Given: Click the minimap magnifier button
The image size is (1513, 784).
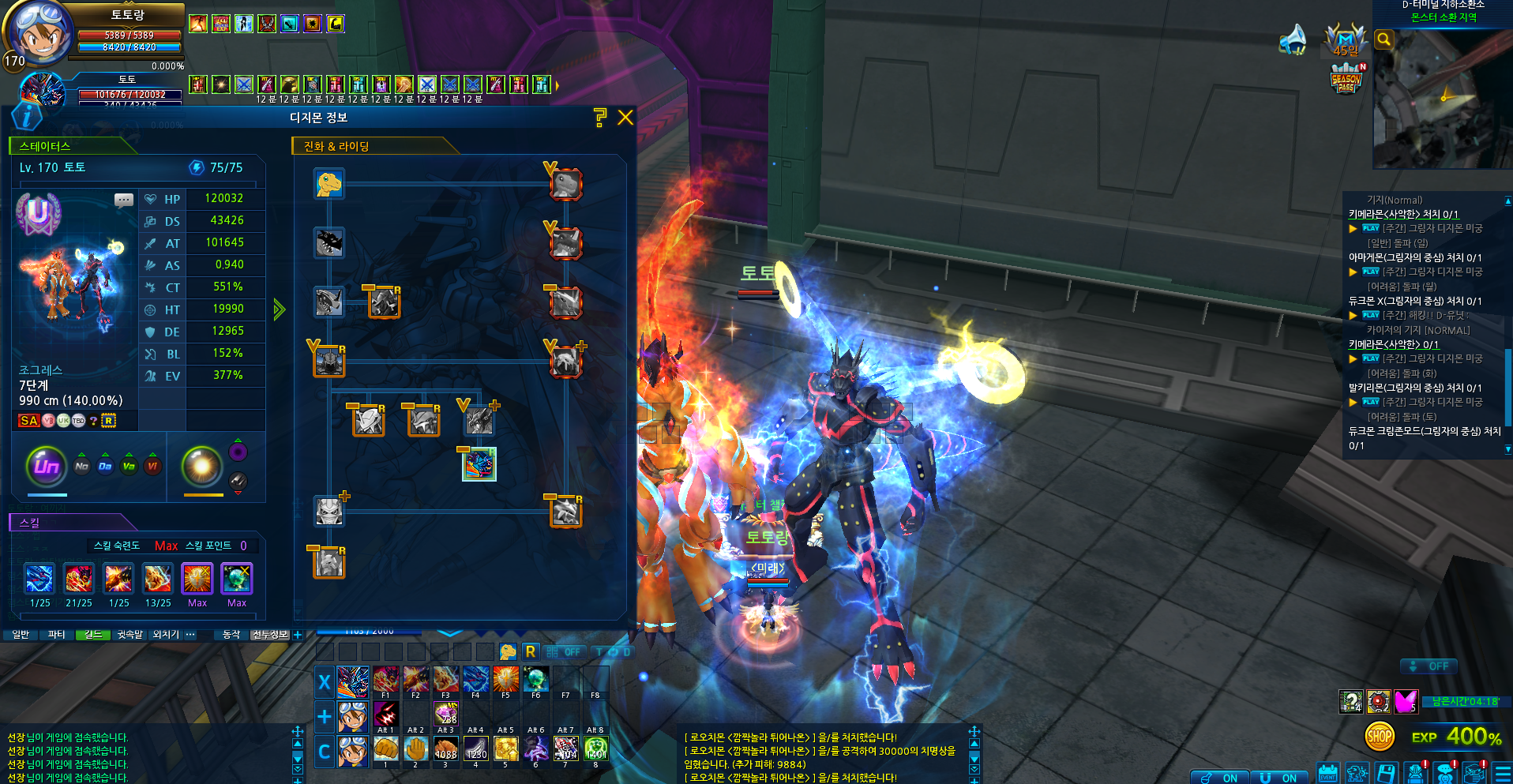Looking at the screenshot, I should 1383,39.
